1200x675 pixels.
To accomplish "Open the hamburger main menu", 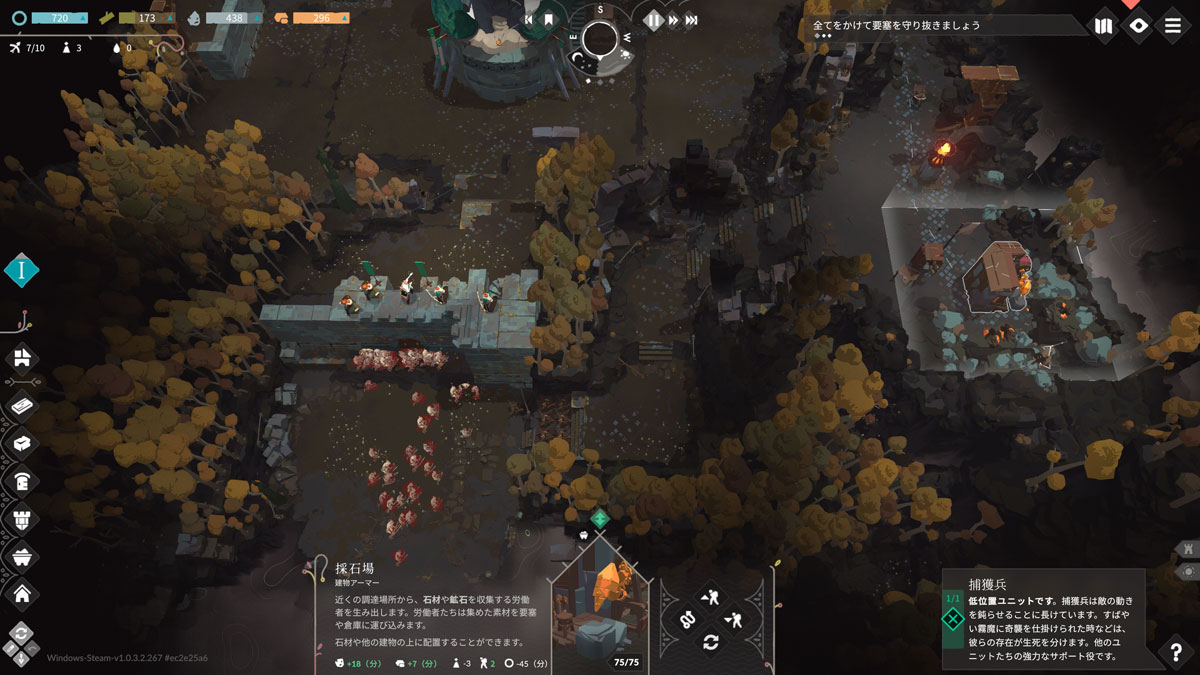I will point(1173,26).
